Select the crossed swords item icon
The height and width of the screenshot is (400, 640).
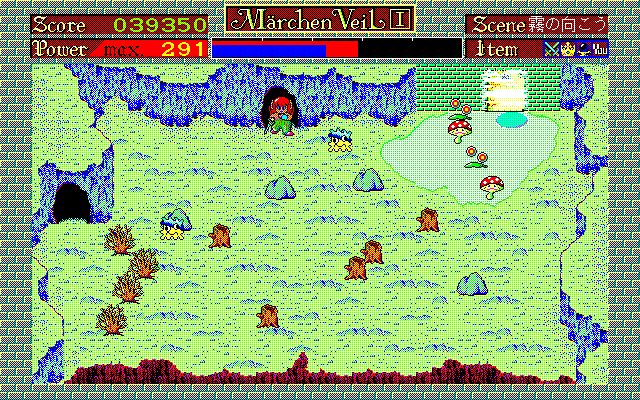coord(550,48)
